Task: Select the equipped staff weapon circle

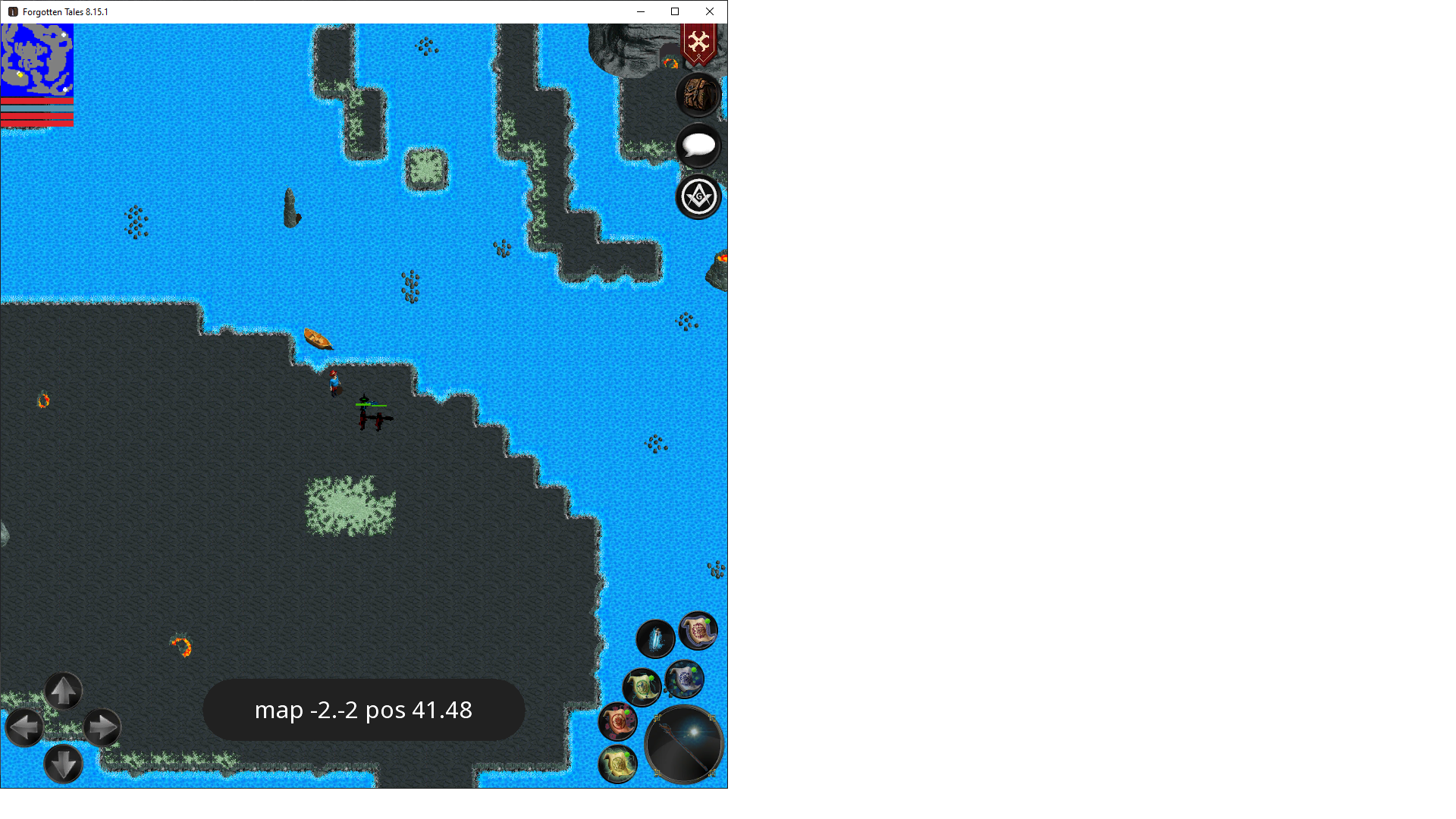Action: [x=685, y=745]
